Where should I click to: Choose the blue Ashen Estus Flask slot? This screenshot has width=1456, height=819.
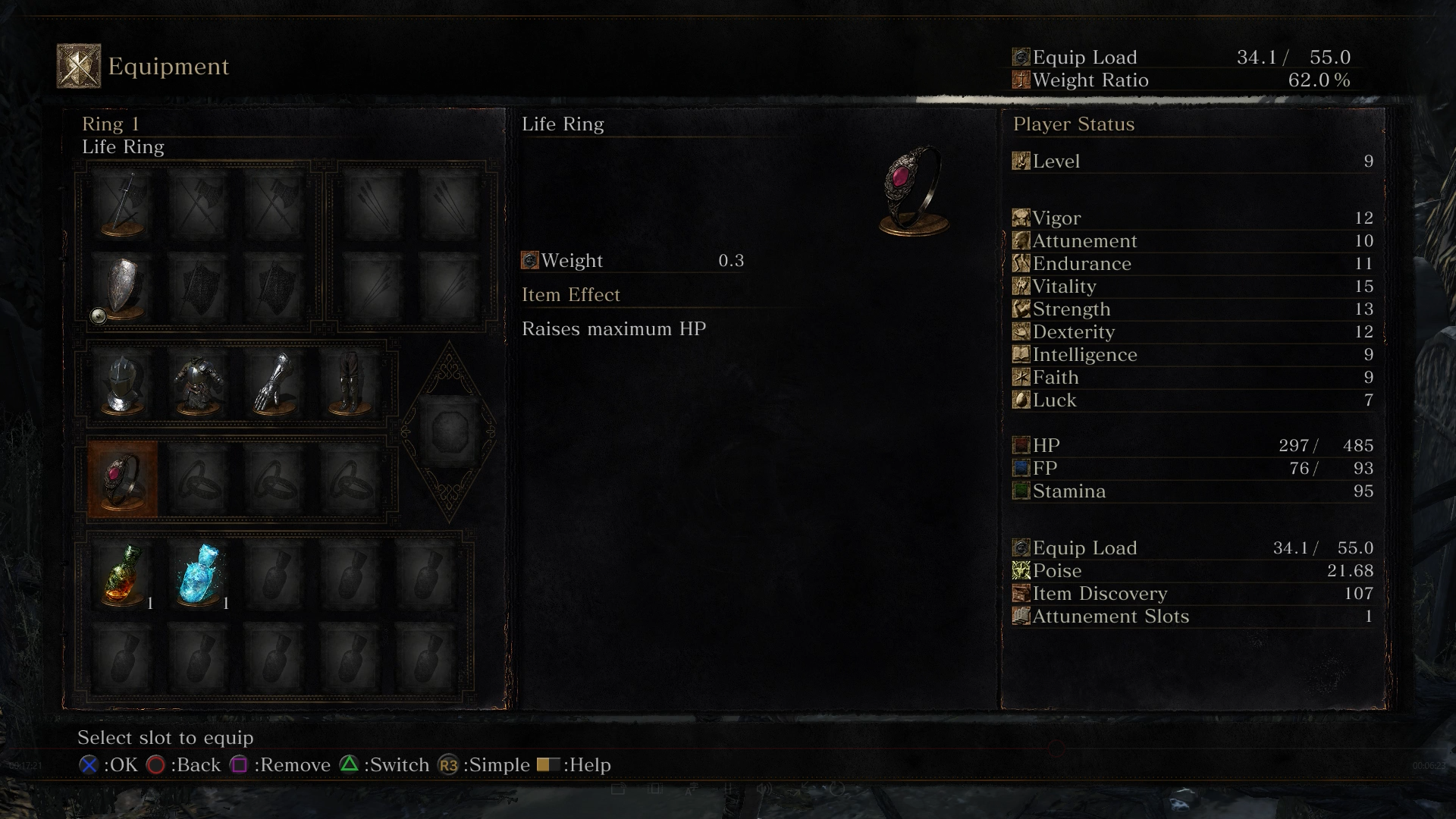pyautogui.click(x=198, y=575)
